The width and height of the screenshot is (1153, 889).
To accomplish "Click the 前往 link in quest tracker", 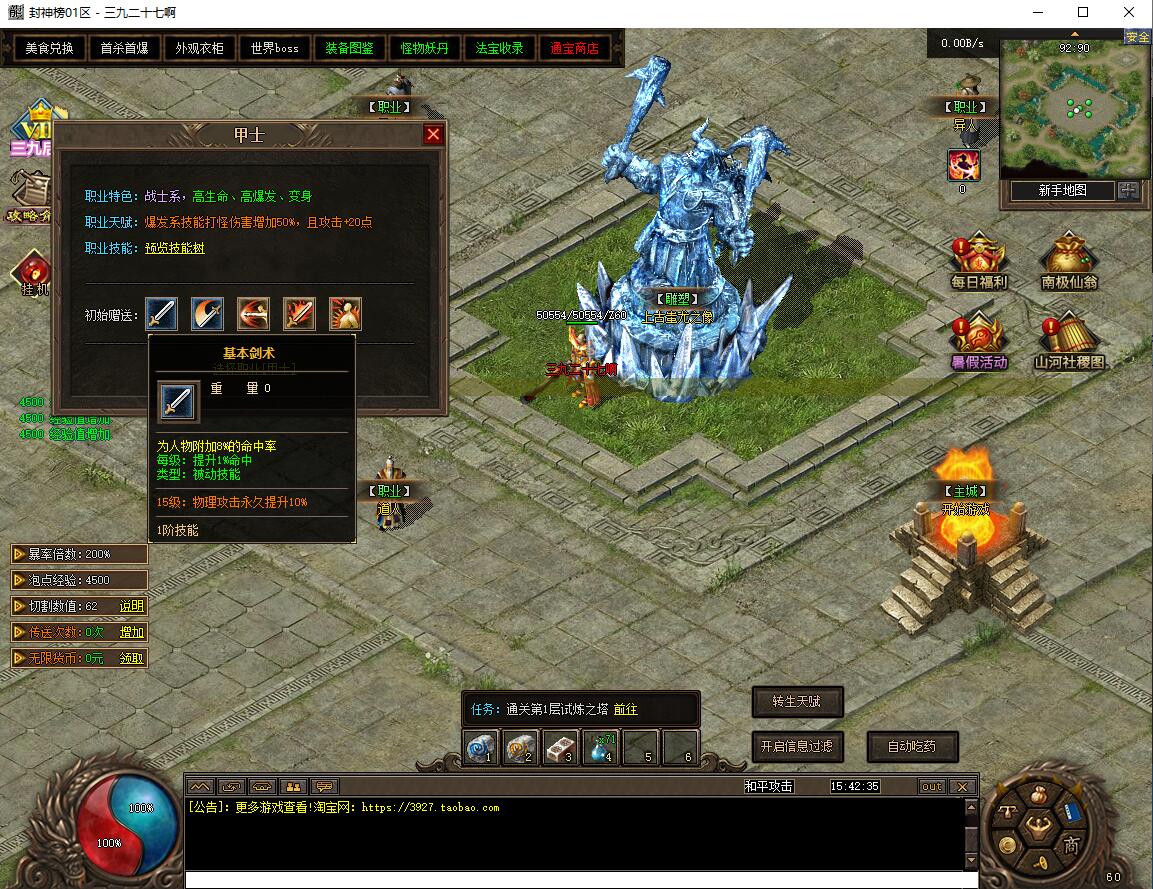I will coord(625,709).
